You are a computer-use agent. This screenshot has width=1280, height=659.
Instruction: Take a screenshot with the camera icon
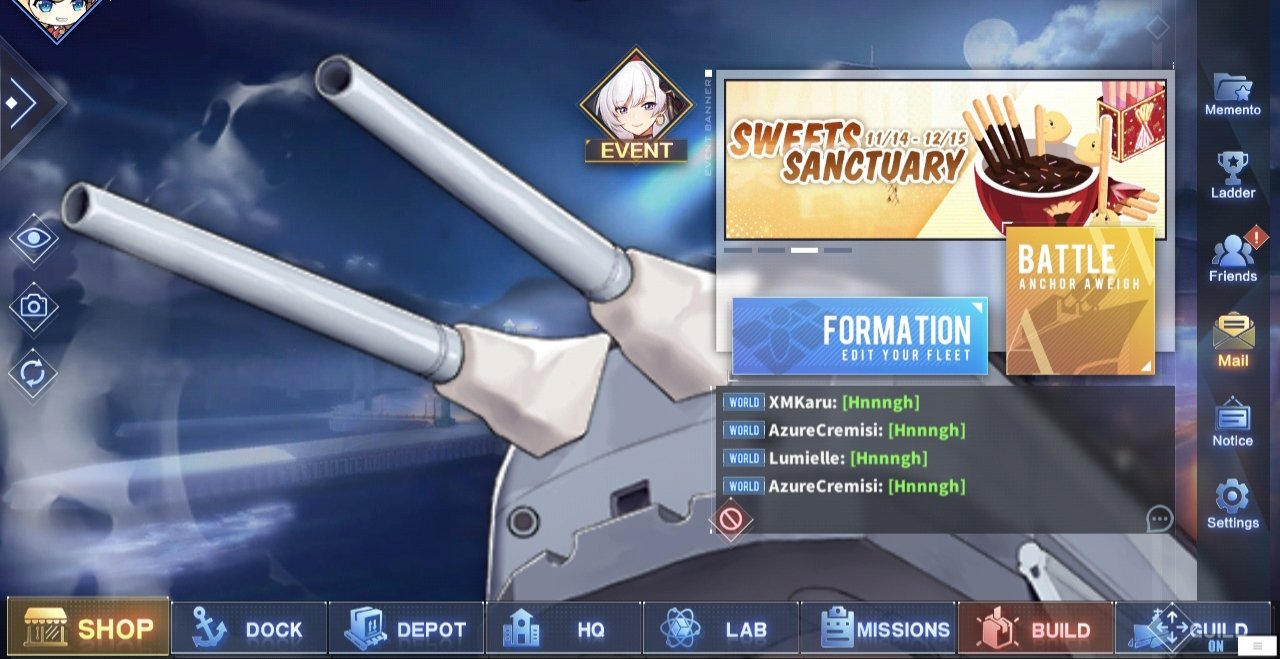(x=34, y=306)
